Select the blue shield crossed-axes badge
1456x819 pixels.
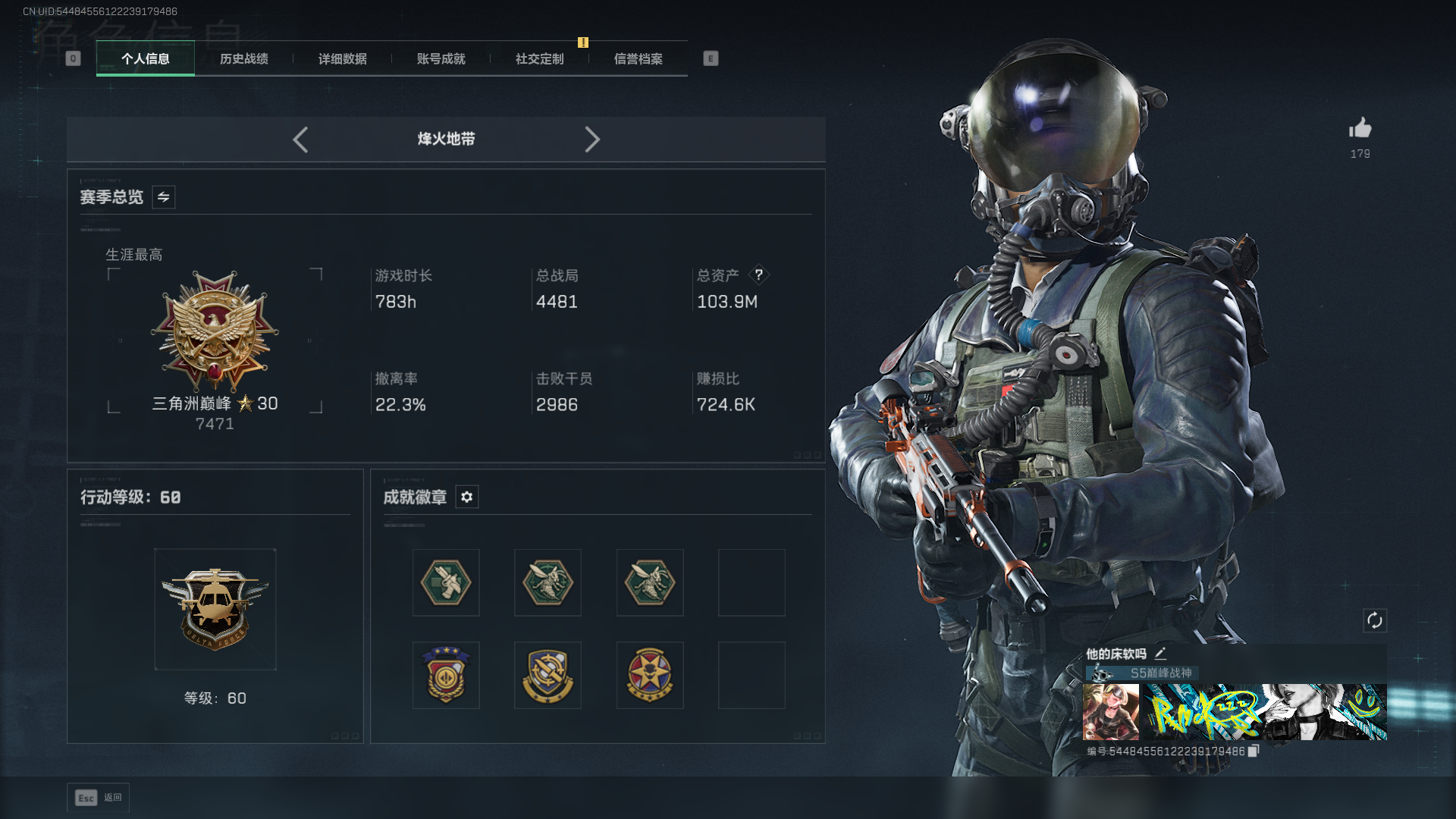548,676
